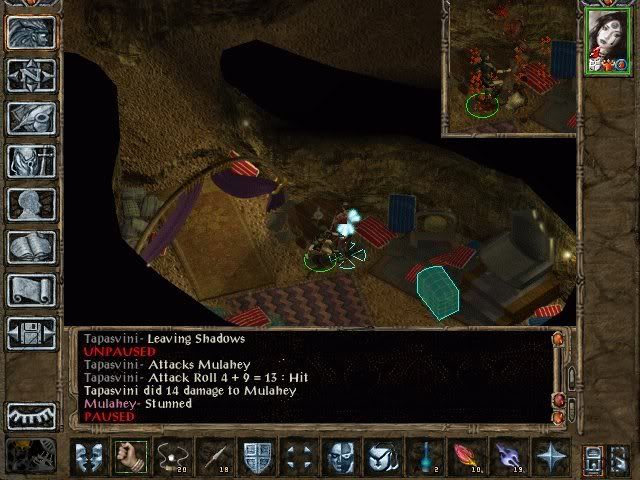Toggle the two masks stealth button
640x480 pixels.
pos(88,457)
